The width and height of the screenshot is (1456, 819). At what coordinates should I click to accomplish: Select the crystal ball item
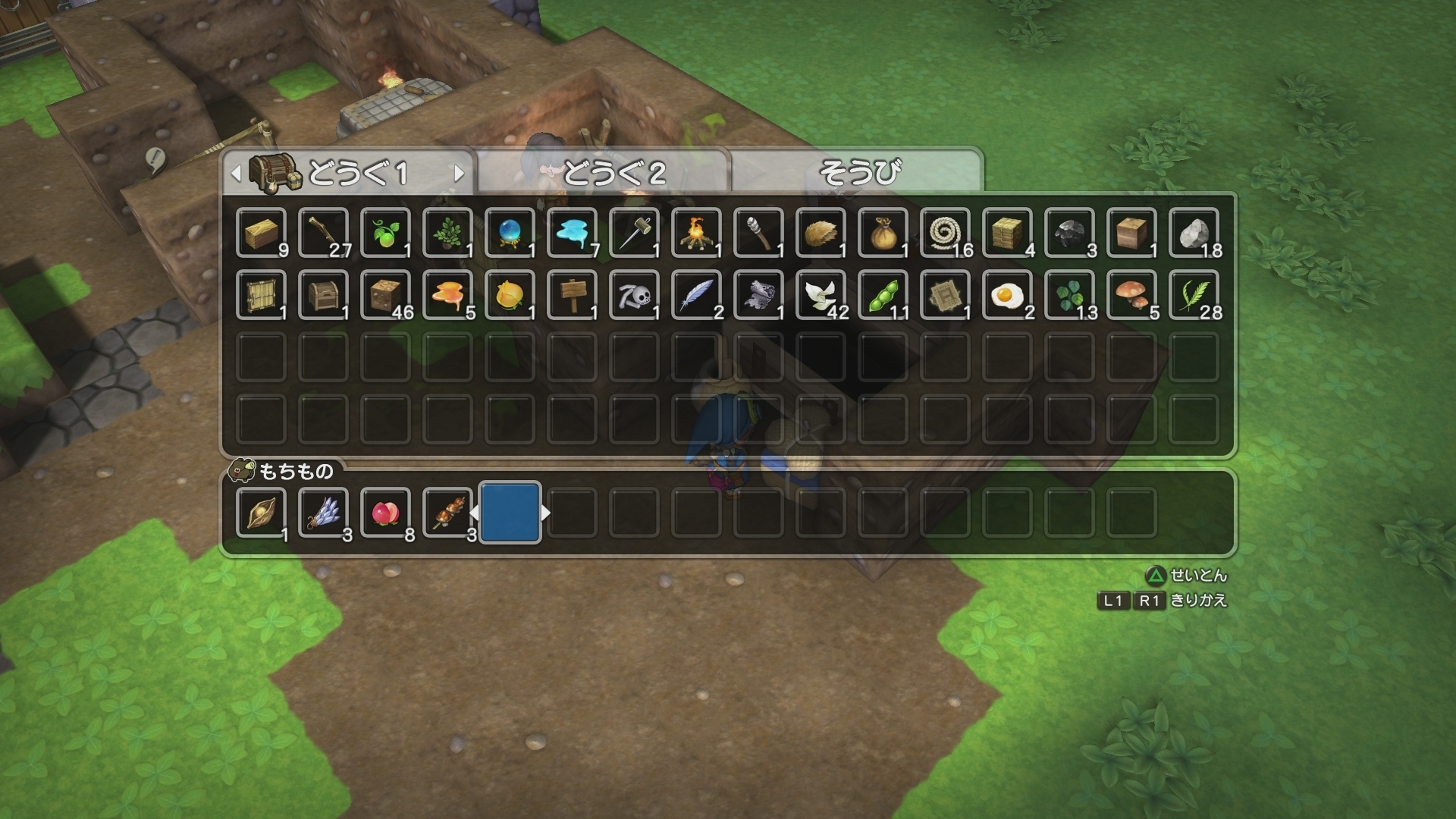click(x=510, y=234)
